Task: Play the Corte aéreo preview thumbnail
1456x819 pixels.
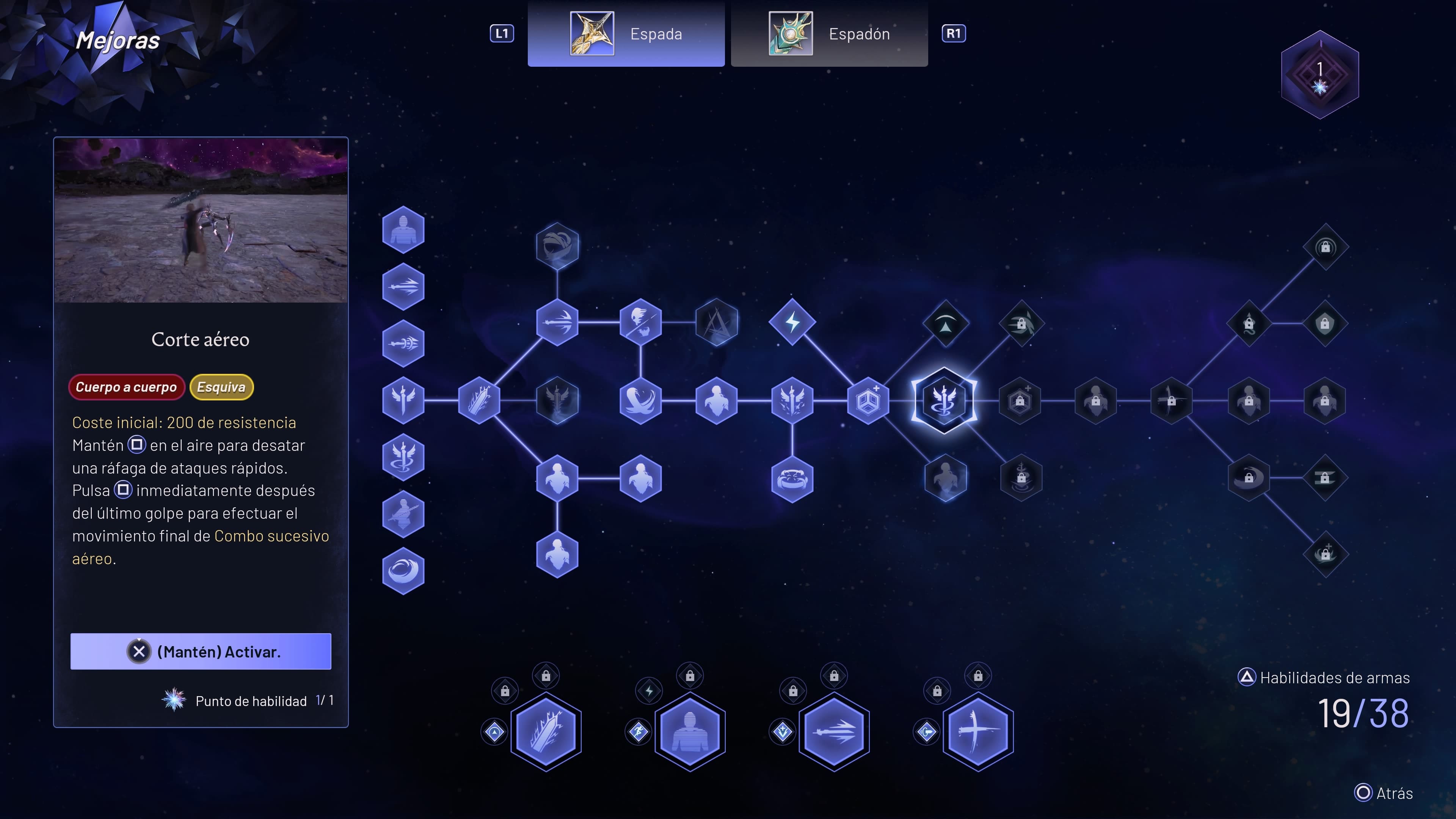Action: click(201, 220)
